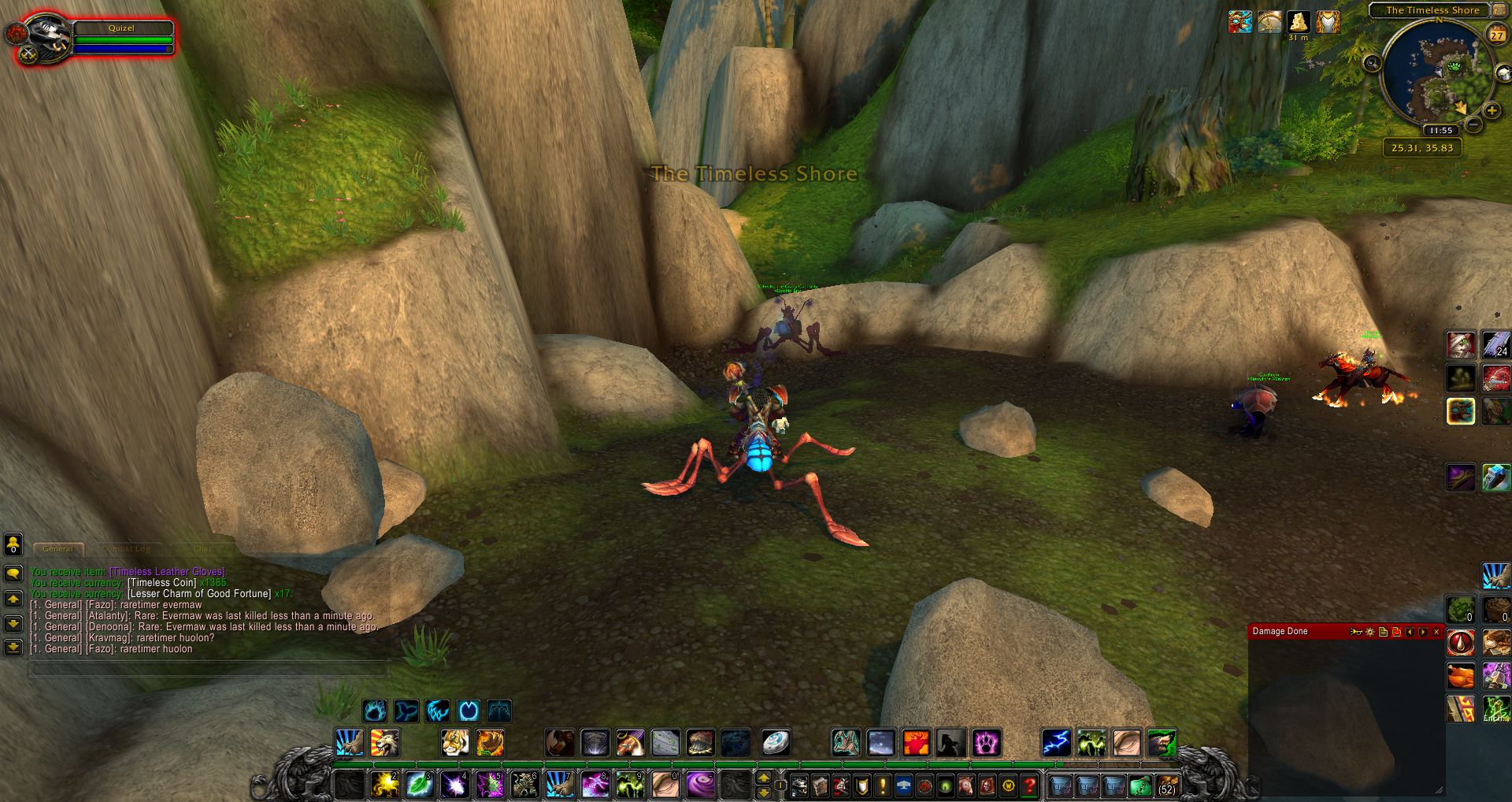
Task: Click the minimap
Action: (1437, 75)
